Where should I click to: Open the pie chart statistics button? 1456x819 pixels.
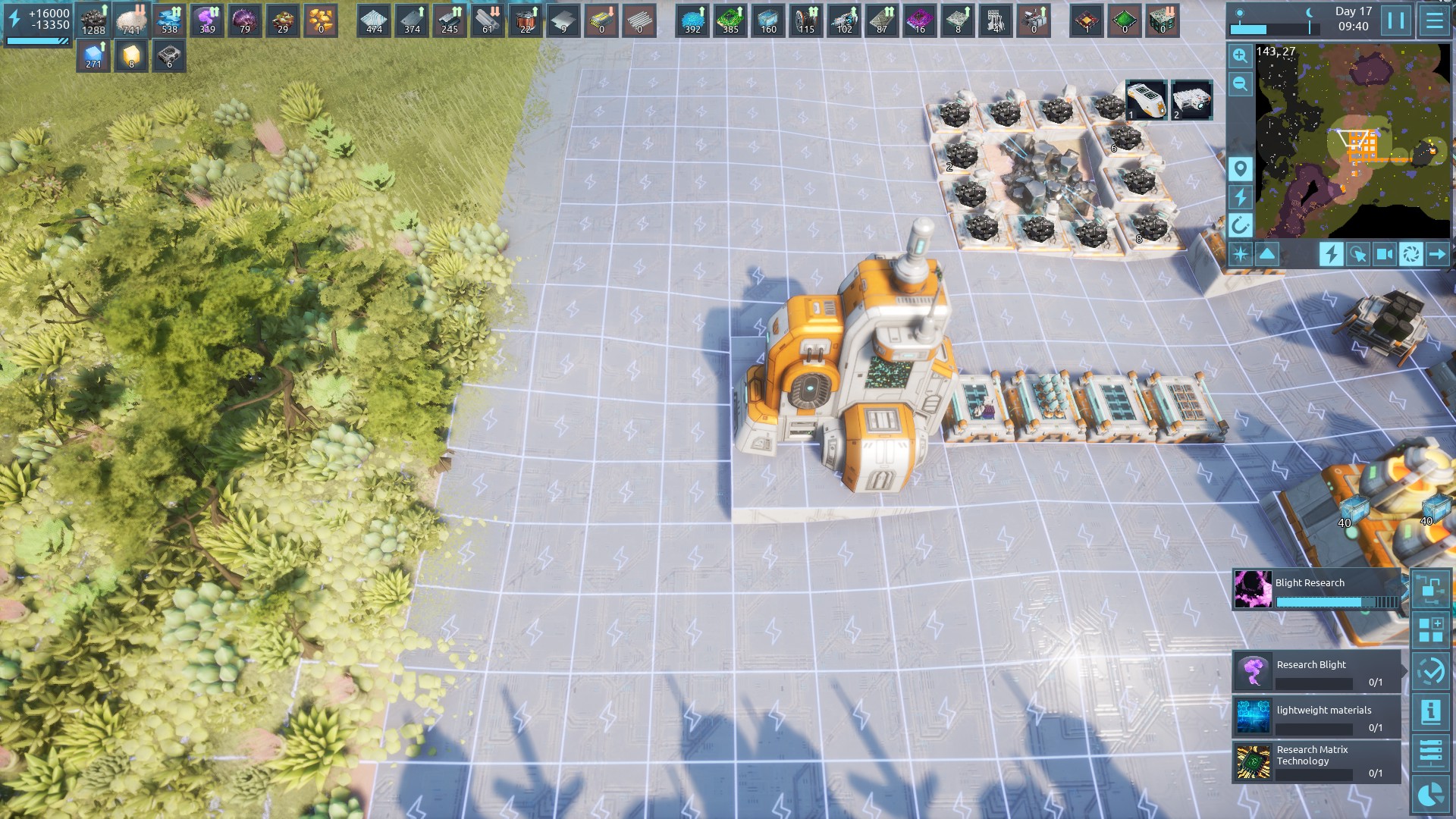1431,795
